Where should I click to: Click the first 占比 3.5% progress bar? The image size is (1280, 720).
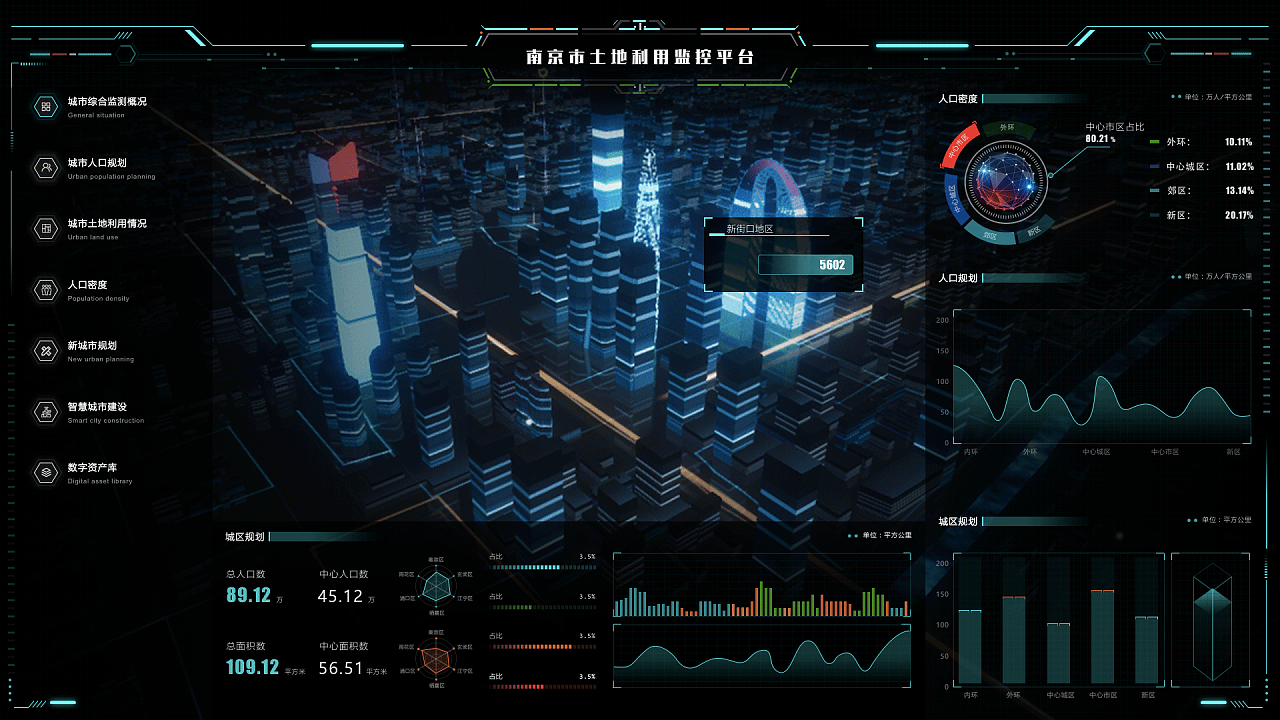click(543, 566)
